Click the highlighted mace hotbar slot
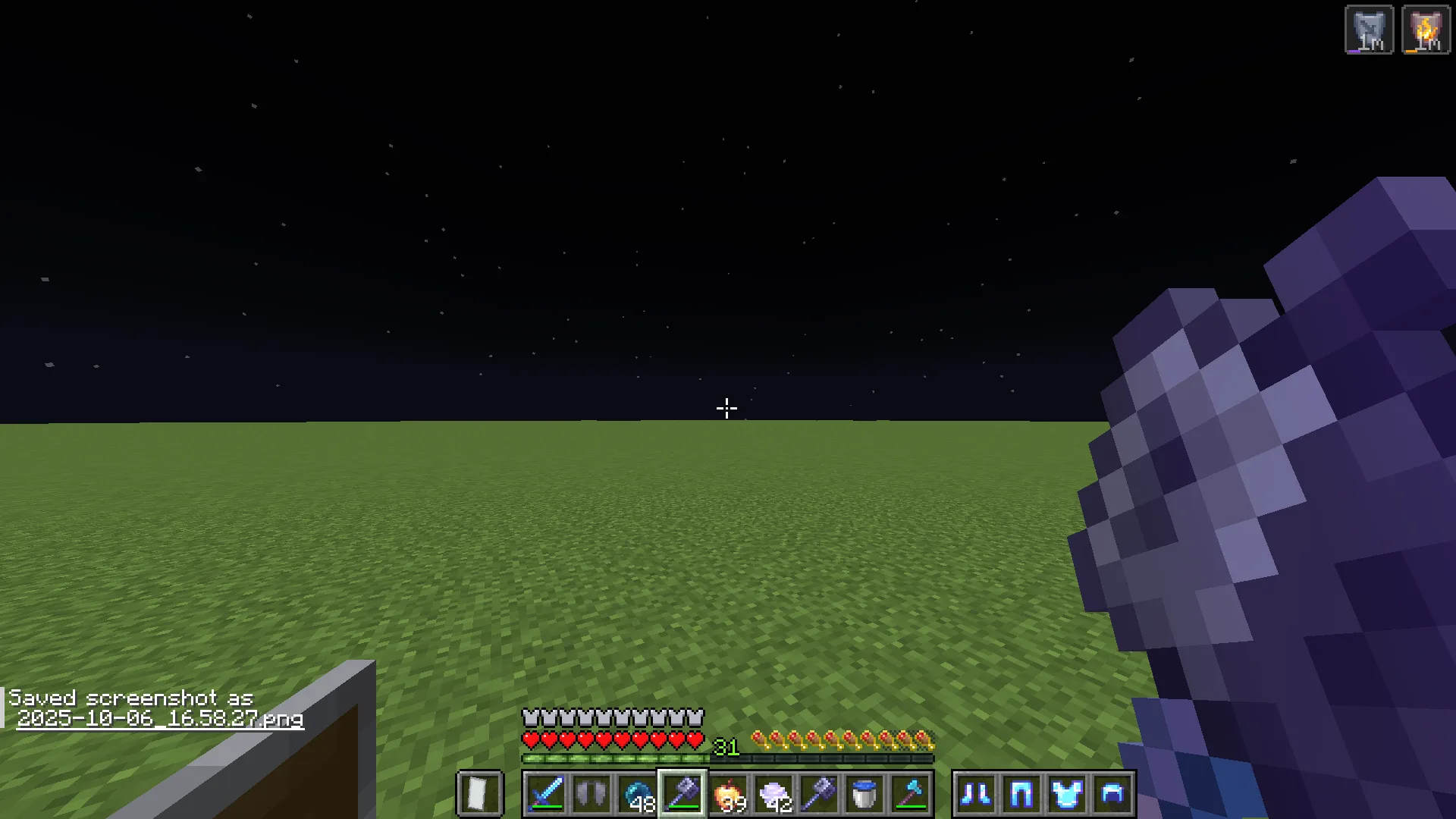The height and width of the screenshot is (819, 1456). point(682,794)
